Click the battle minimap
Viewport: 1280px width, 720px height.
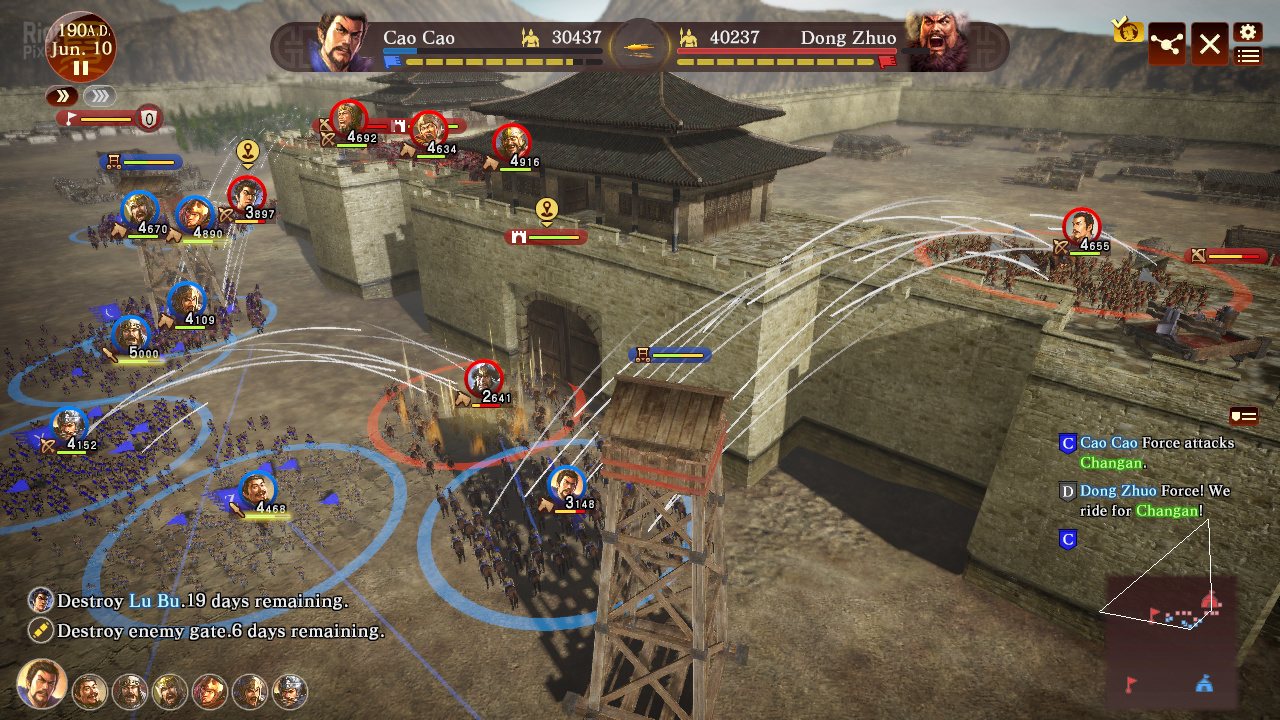[1171, 638]
